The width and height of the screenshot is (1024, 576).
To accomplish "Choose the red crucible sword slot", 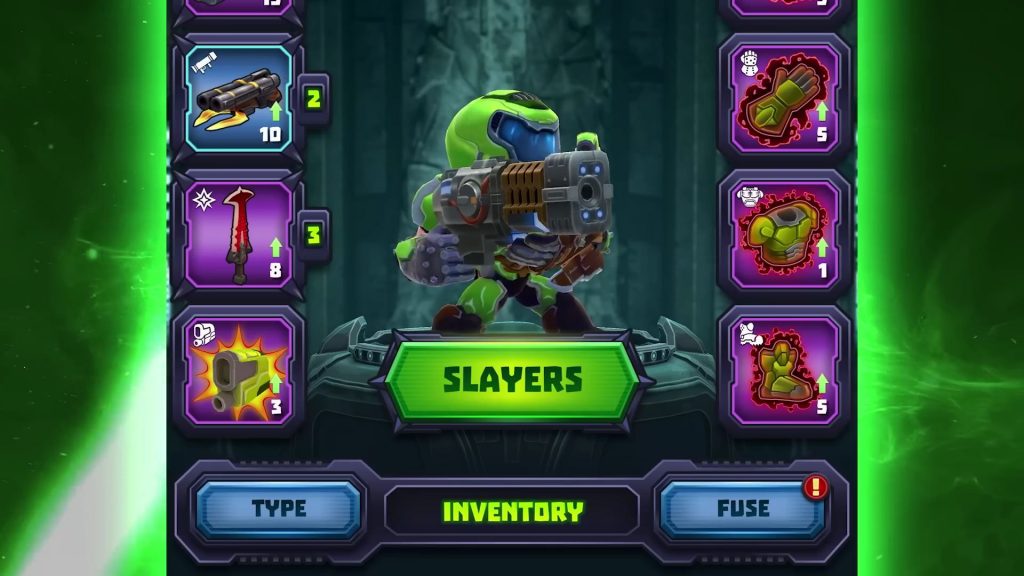I will pos(239,236).
